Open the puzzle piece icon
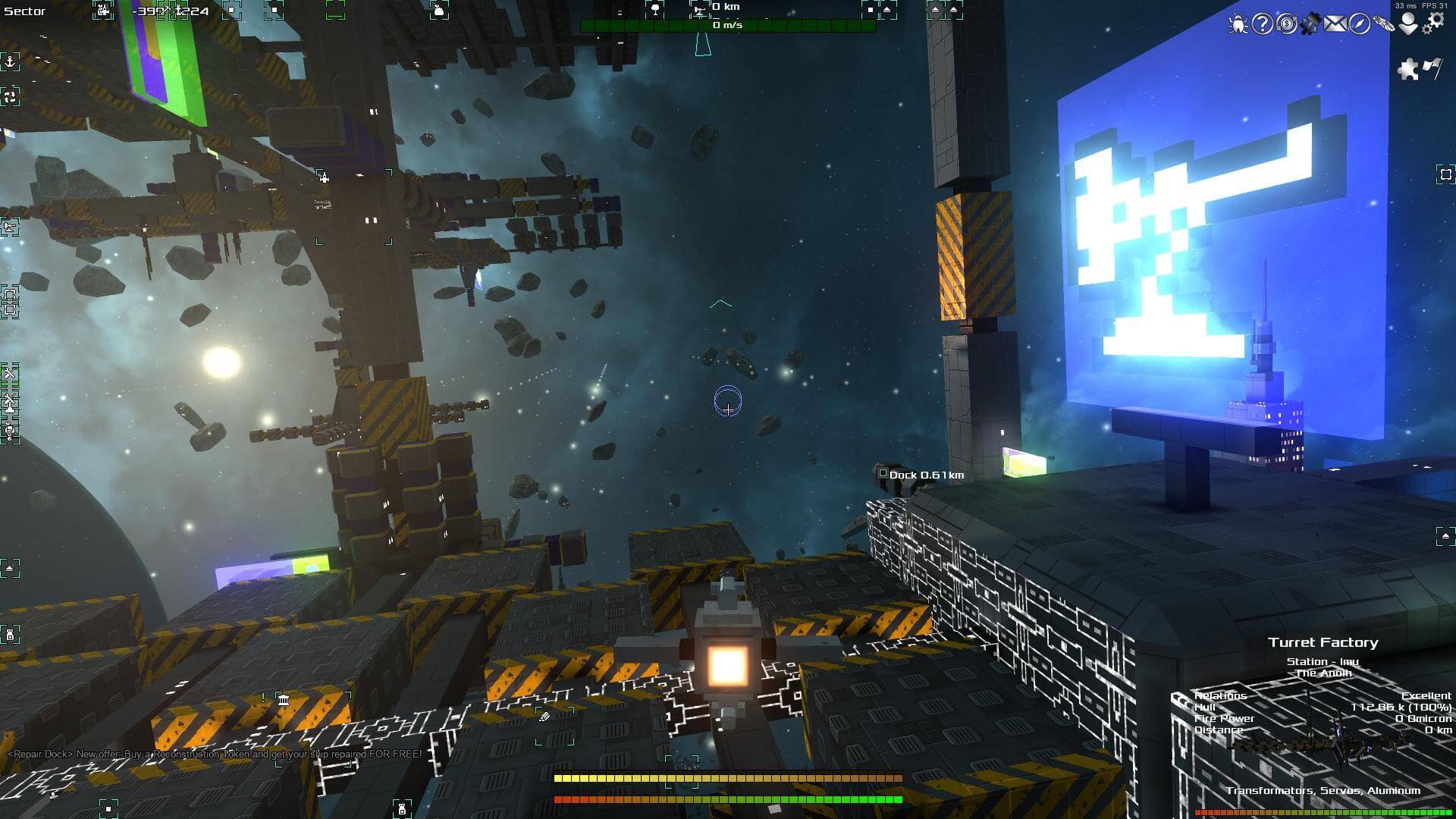1456x819 pixels. 1408,70
